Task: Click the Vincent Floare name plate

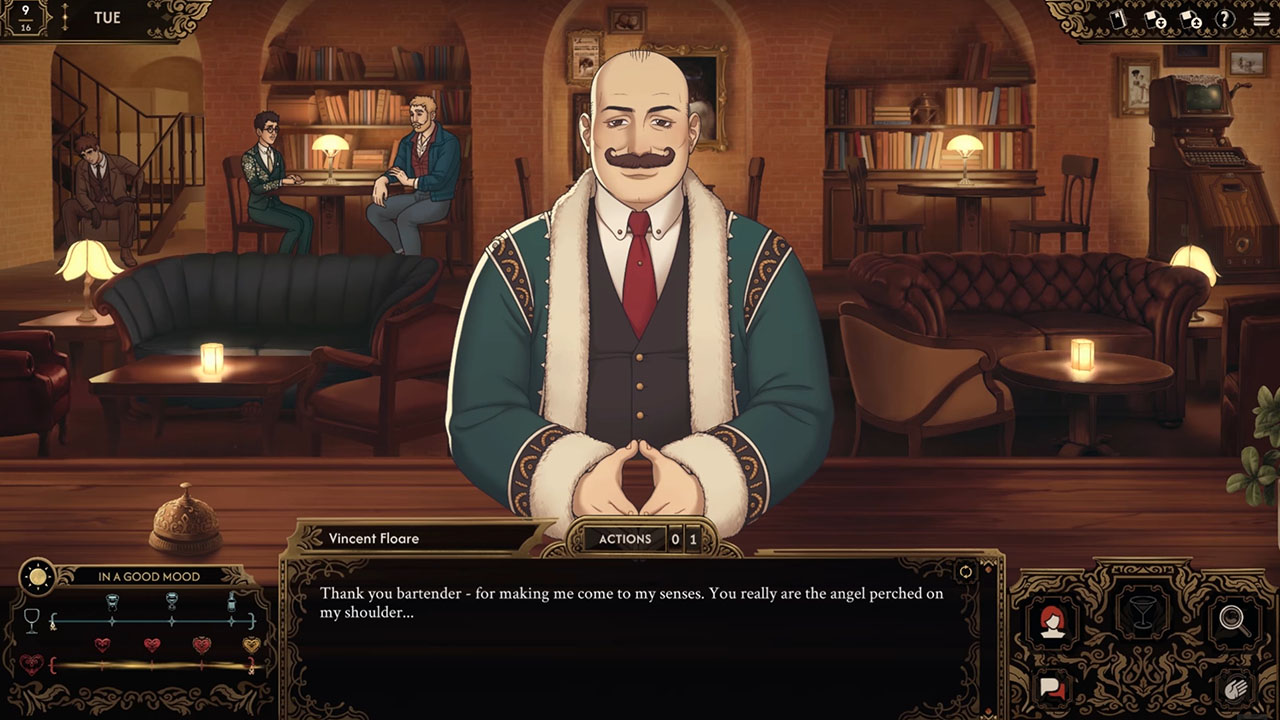Action: (x=373, y=538)
